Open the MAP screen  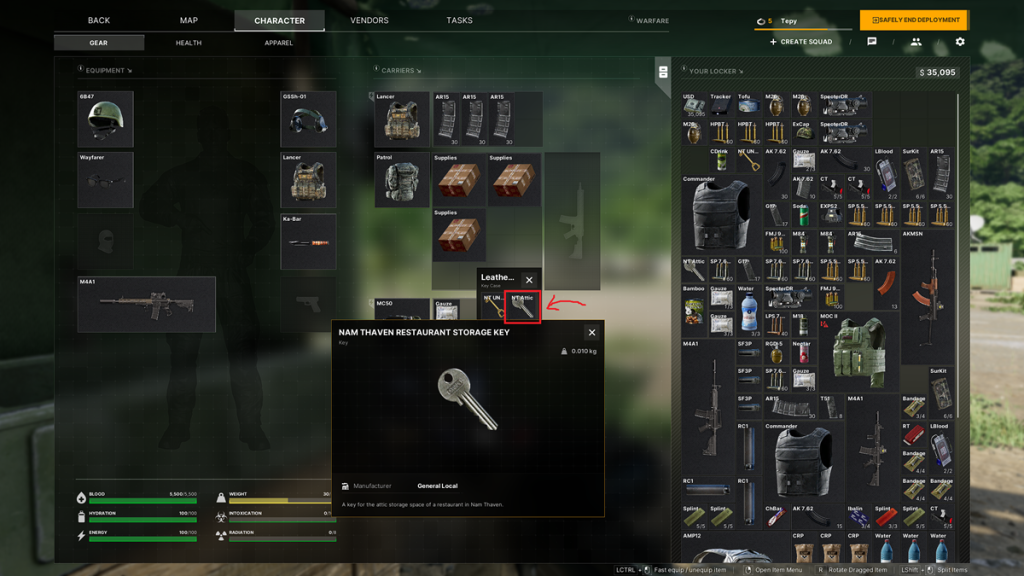pos(189,20)
